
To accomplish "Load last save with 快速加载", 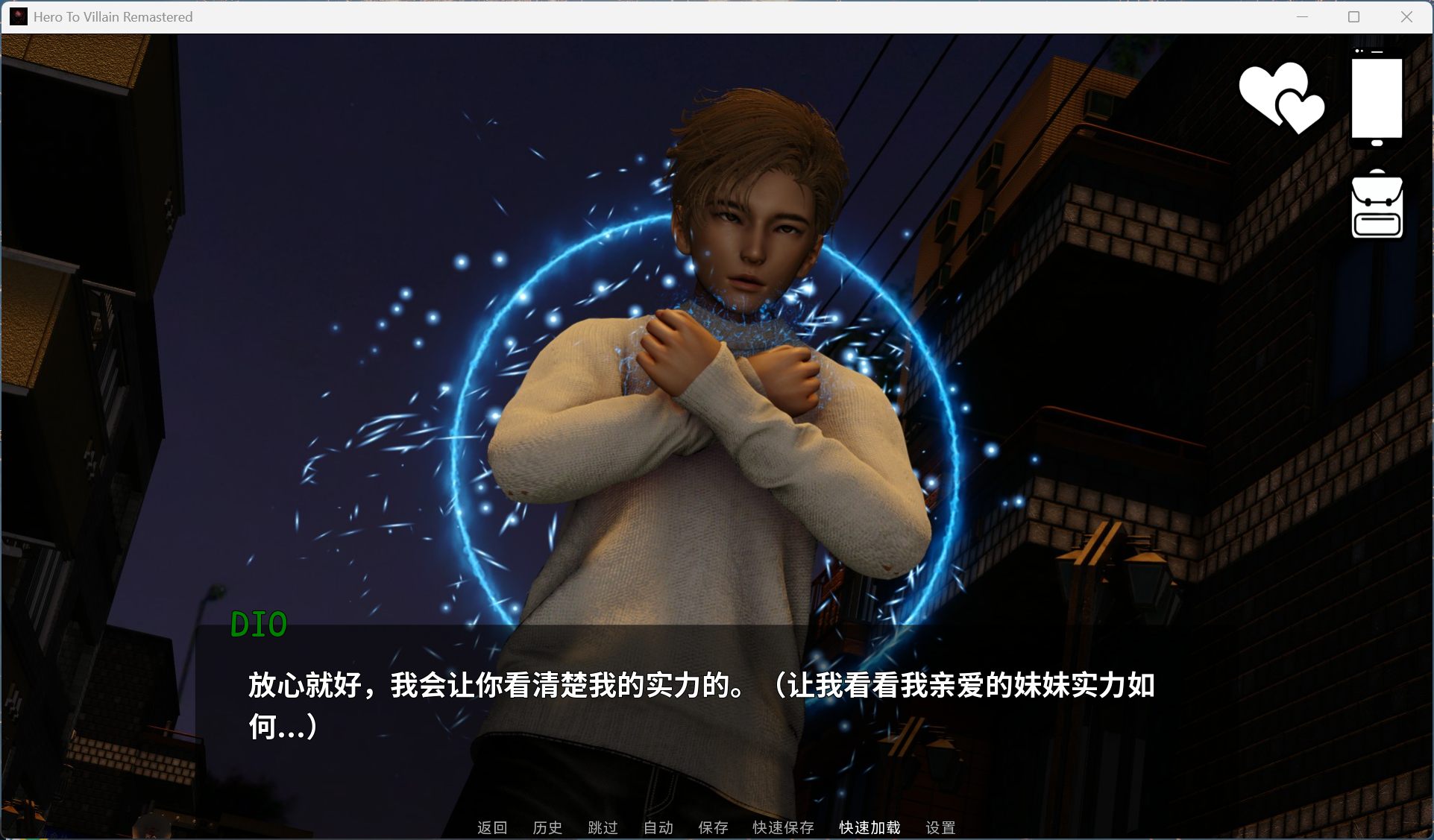I will (x=869, y=827).
